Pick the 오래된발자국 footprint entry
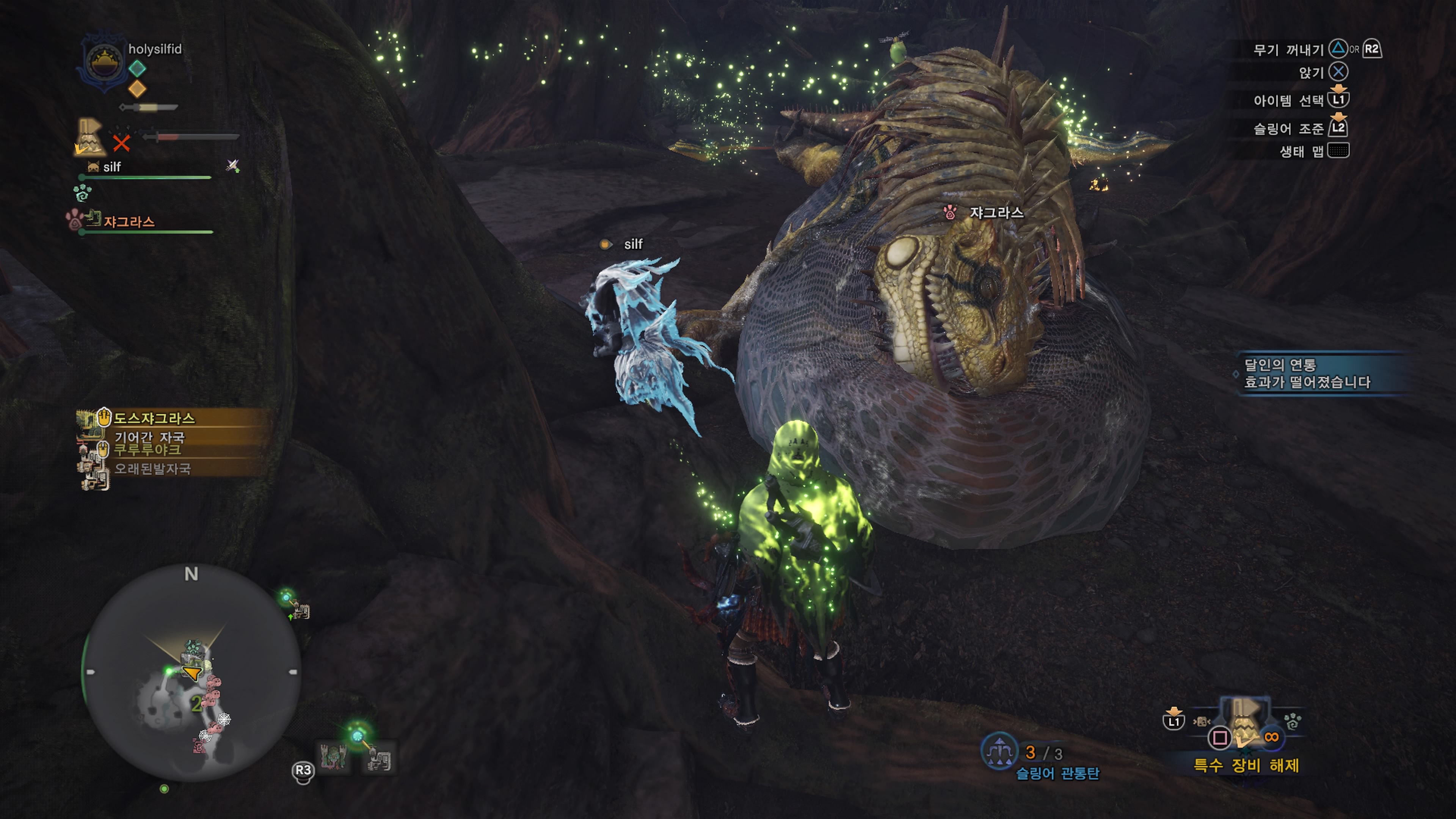 (x=152, y=469)
